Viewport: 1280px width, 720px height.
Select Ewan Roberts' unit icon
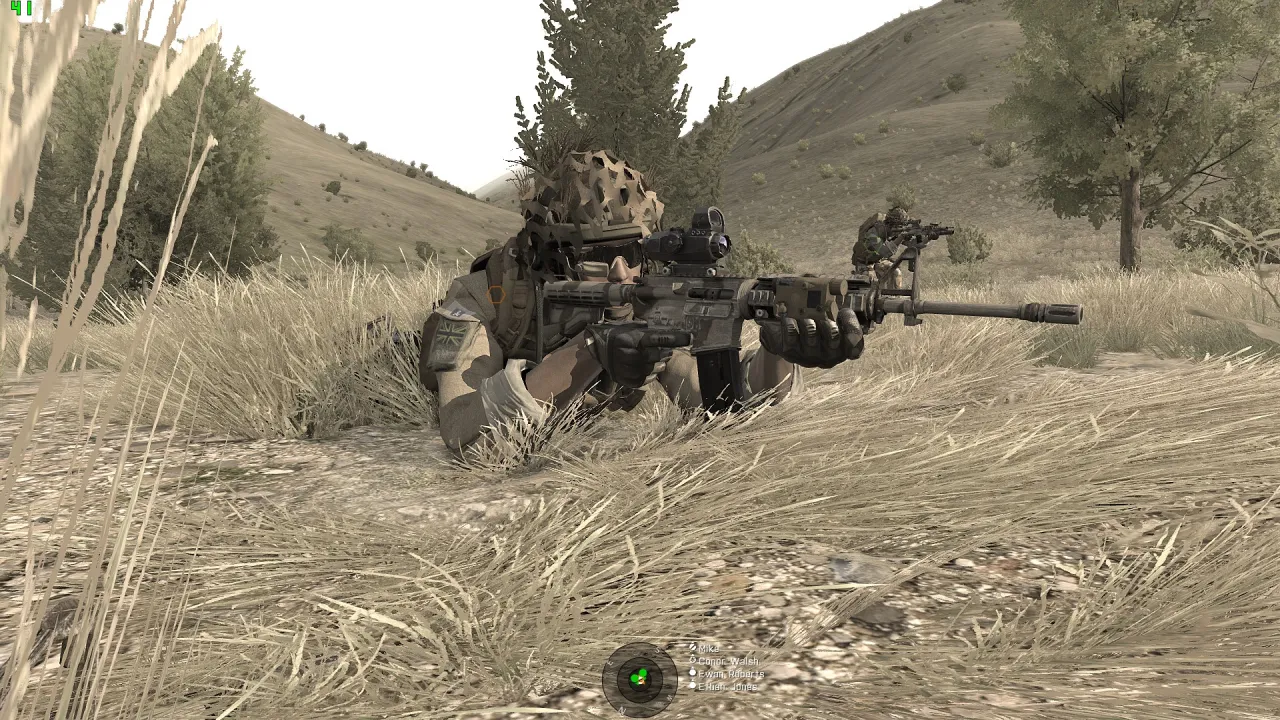[x=692, y=672]
